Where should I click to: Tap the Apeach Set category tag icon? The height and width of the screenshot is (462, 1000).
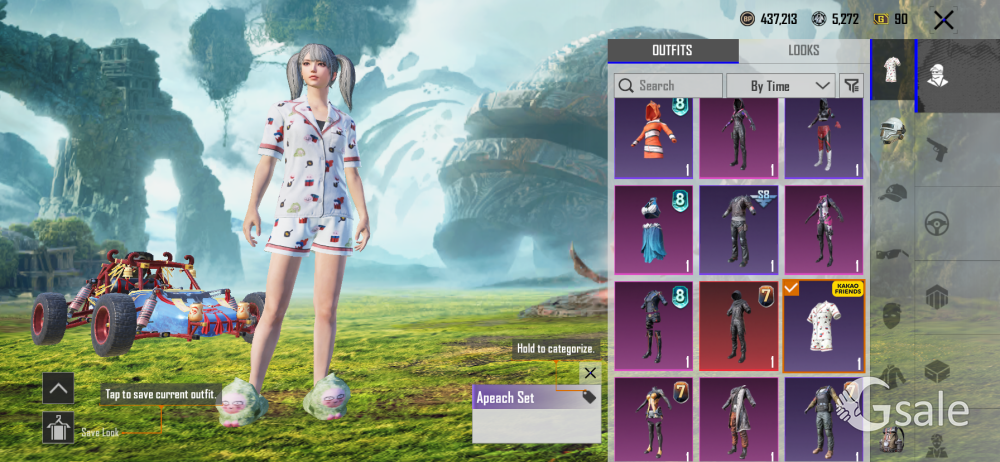click(588, 397)
